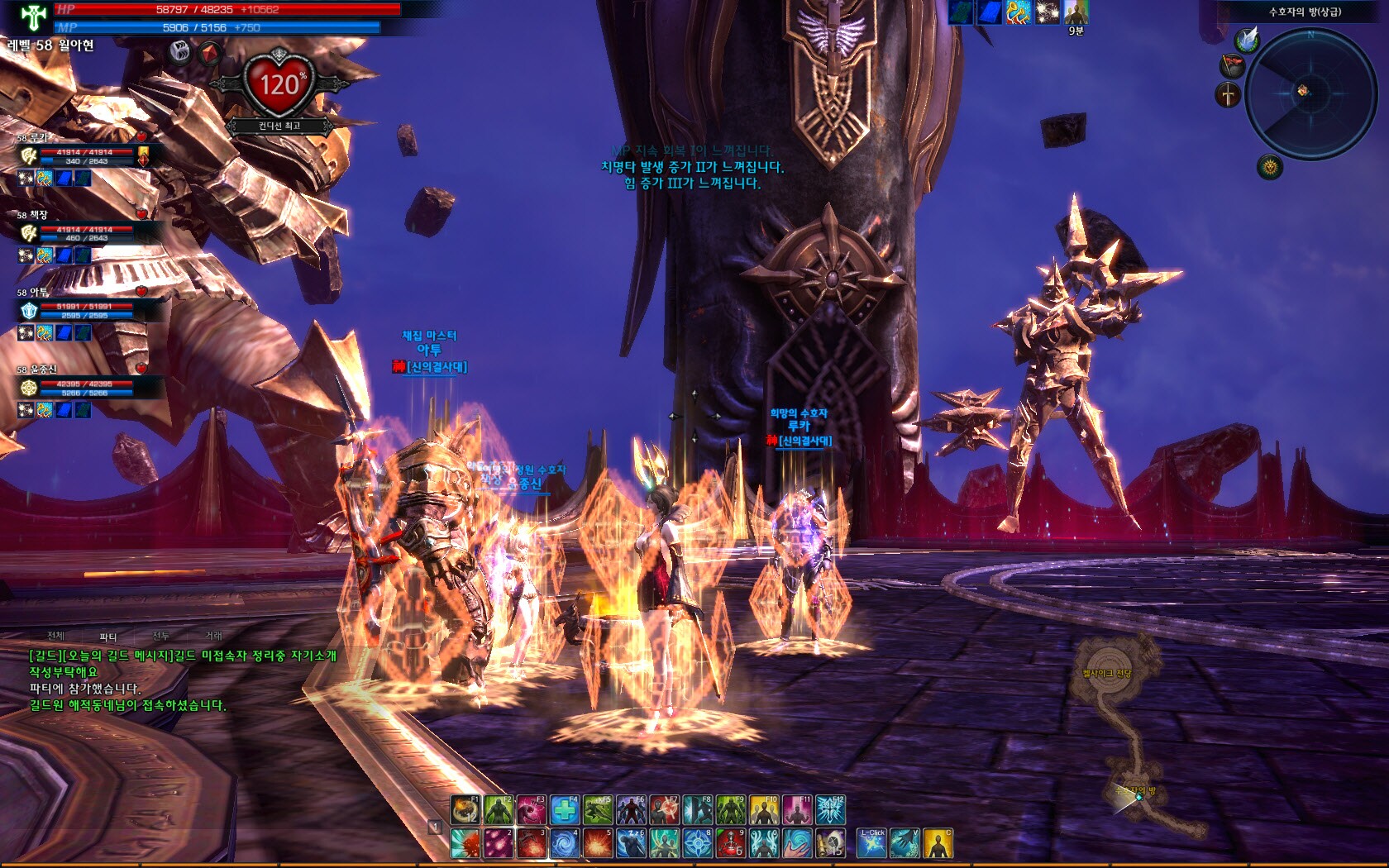Activate the L-Click basic attack skill
Screen dimensions: 1389x868
point(871,843)
